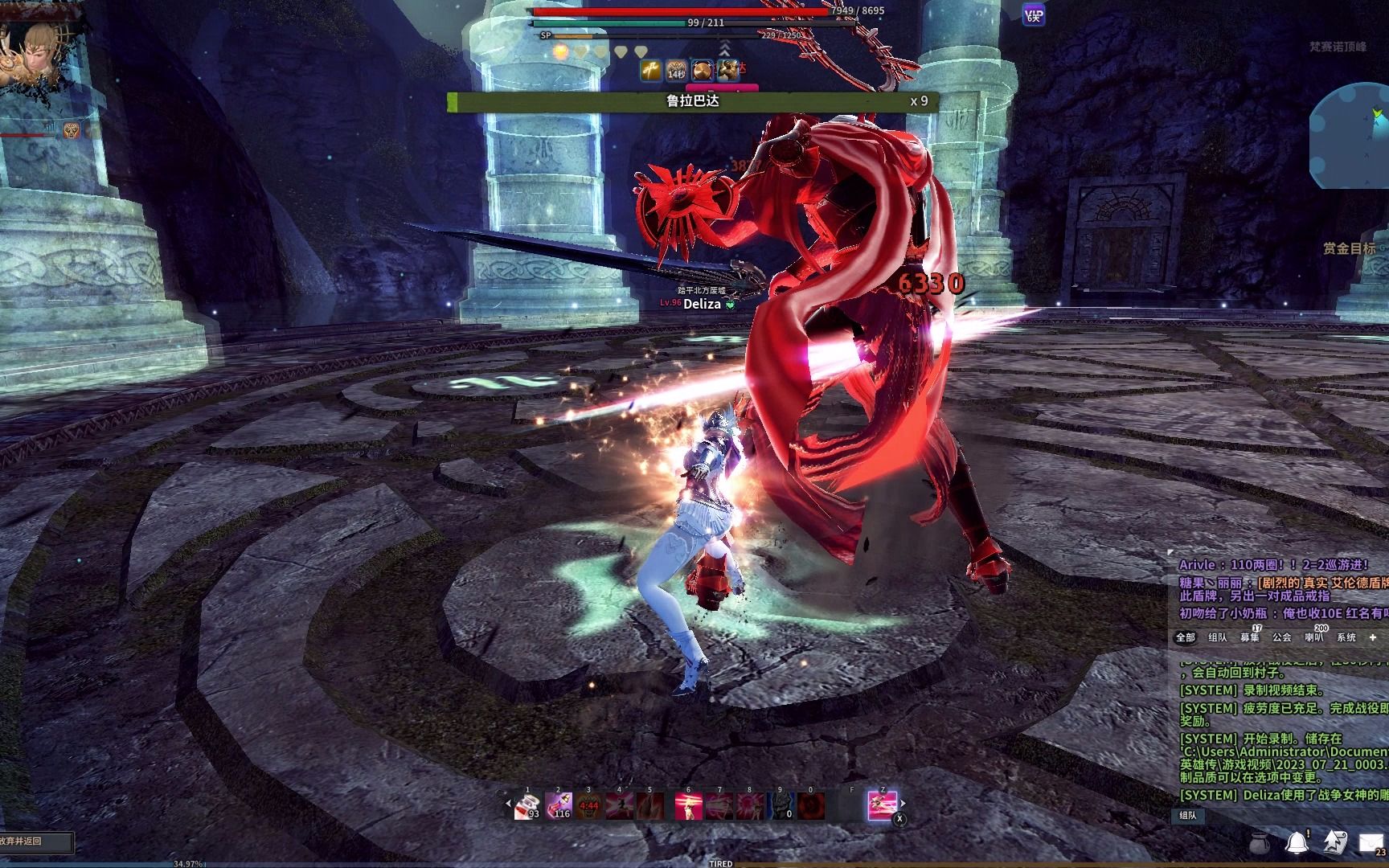The width and height of the screenshot is (1389, 868).
Task: Open the notification bell icon
Action: pos(1296,842)
